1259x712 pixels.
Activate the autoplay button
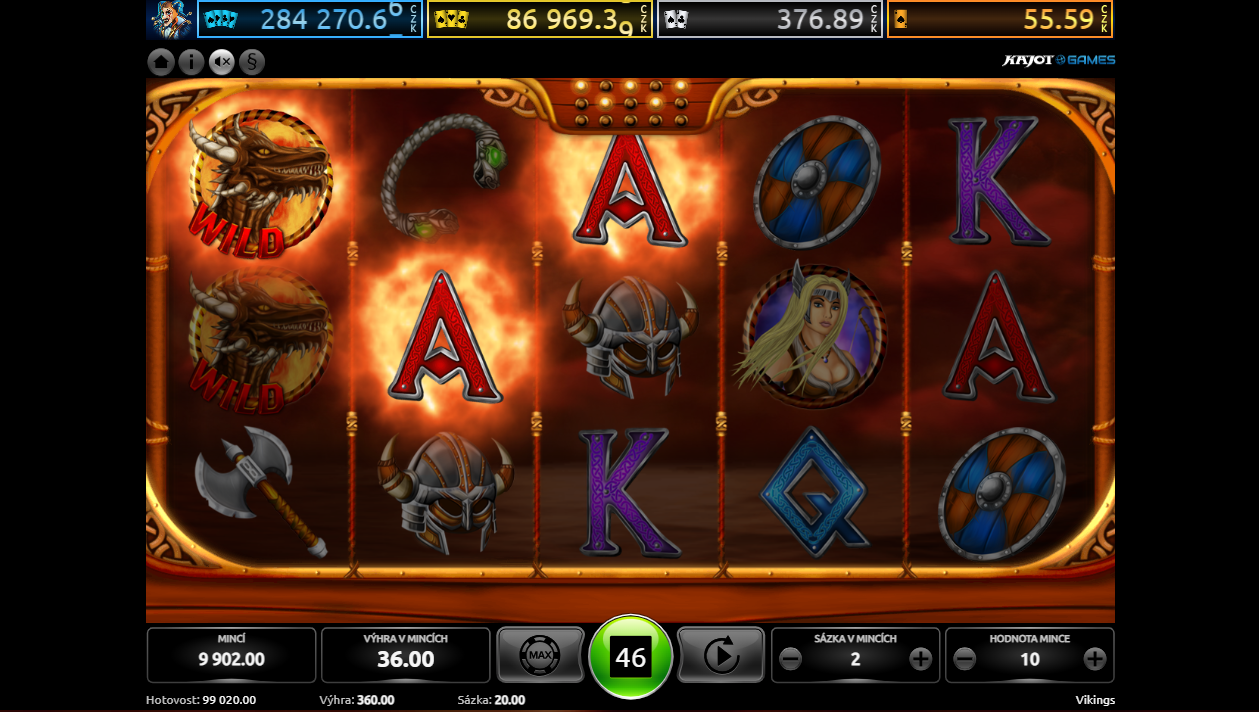coord(721,656)
